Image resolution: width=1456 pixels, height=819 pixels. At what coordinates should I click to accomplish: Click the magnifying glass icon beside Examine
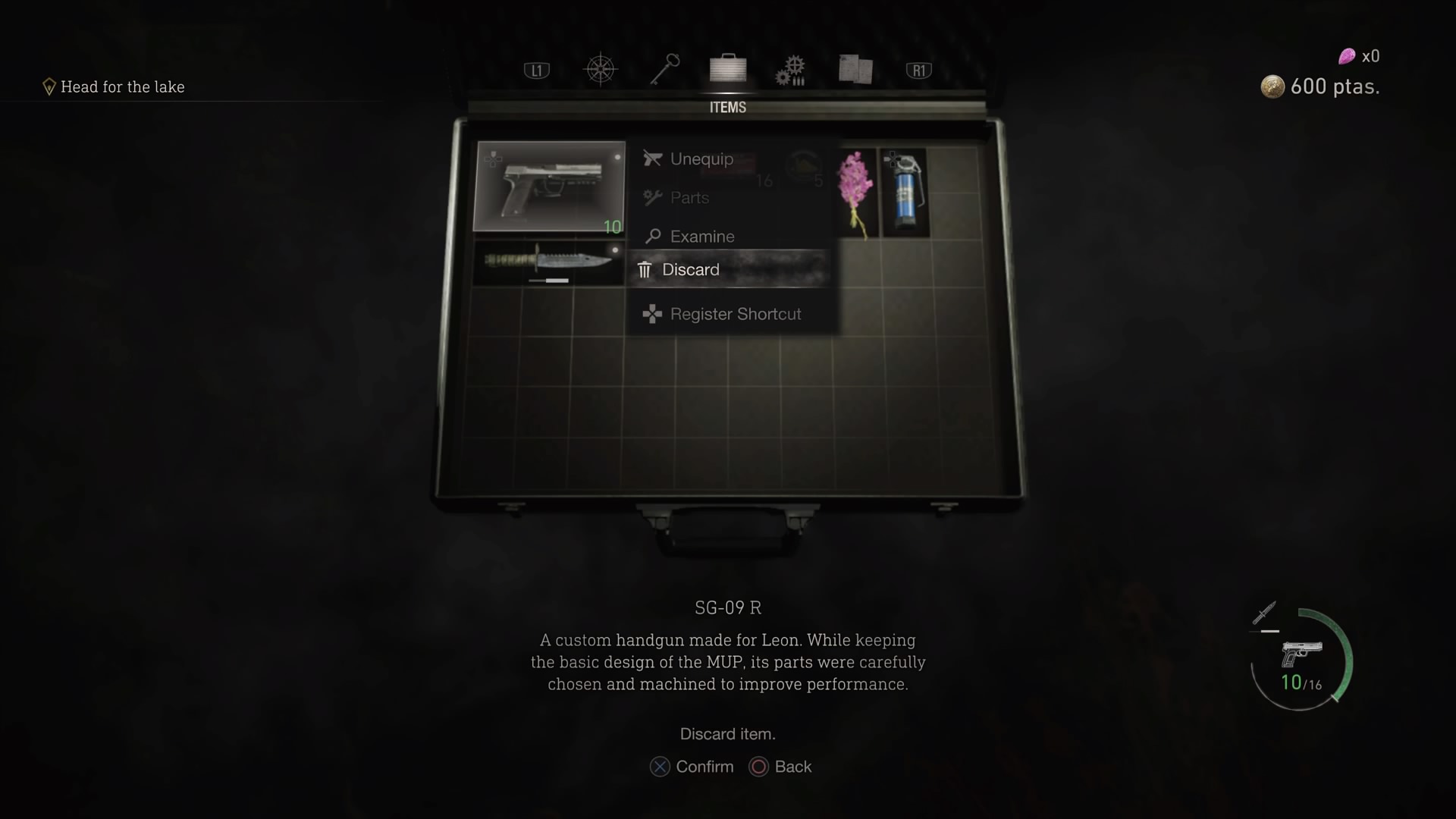point(652,236)
